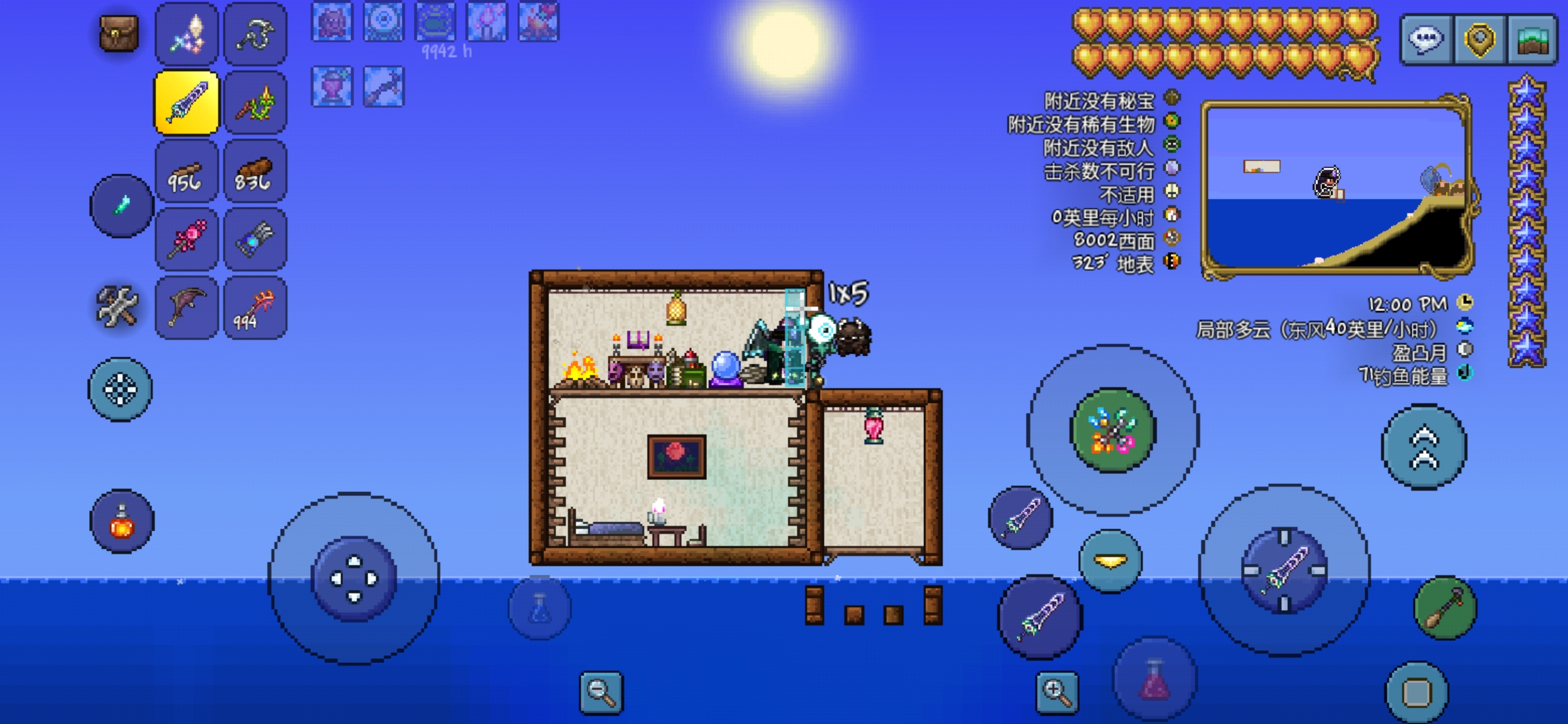Viewport: 1568px width, 724px height.
Task: Select the grappling hook hotbar slot
Action: pyautogui.click(x=255, y=34)
